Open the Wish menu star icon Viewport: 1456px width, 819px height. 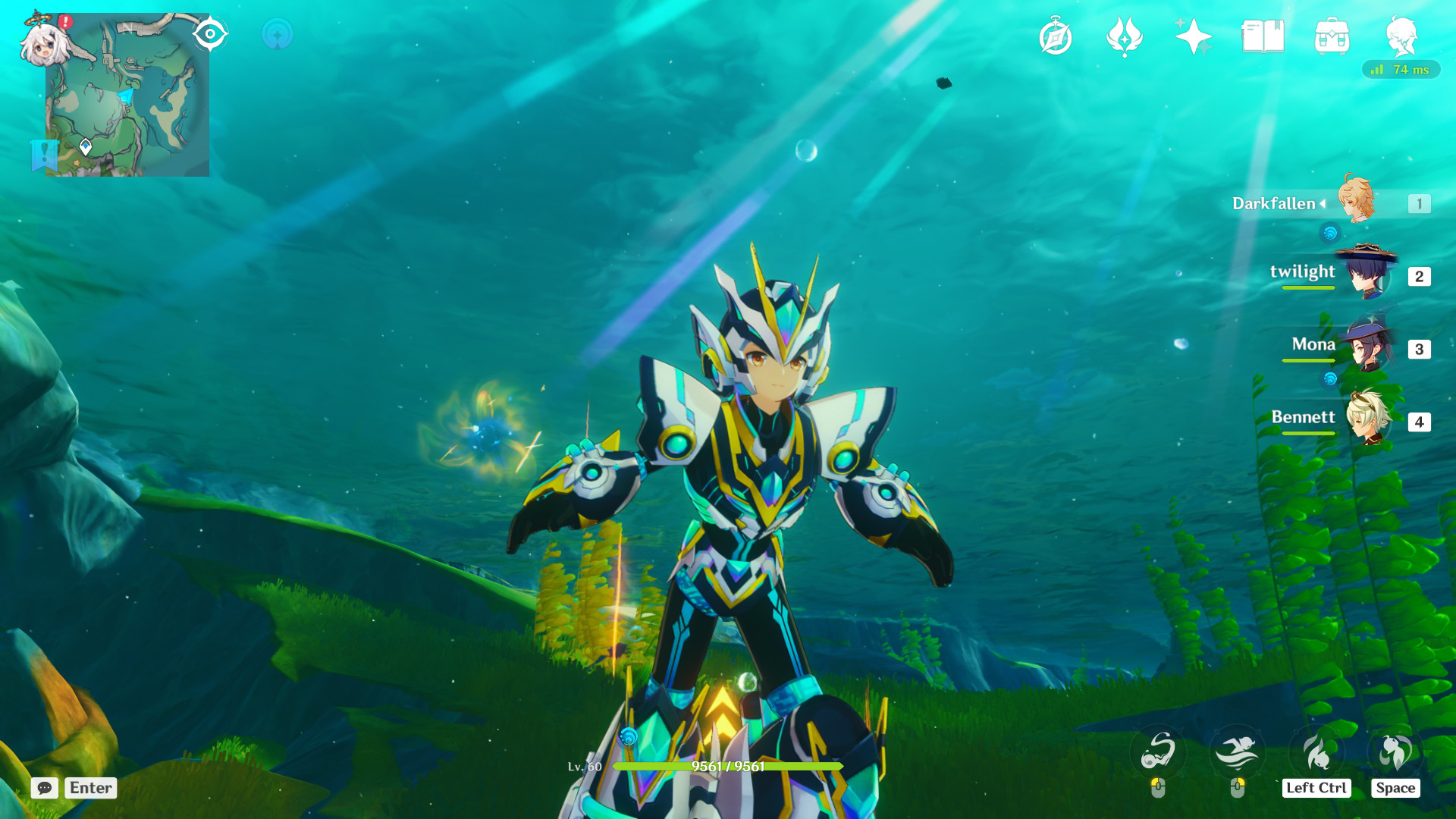[x=1194, y=34]
